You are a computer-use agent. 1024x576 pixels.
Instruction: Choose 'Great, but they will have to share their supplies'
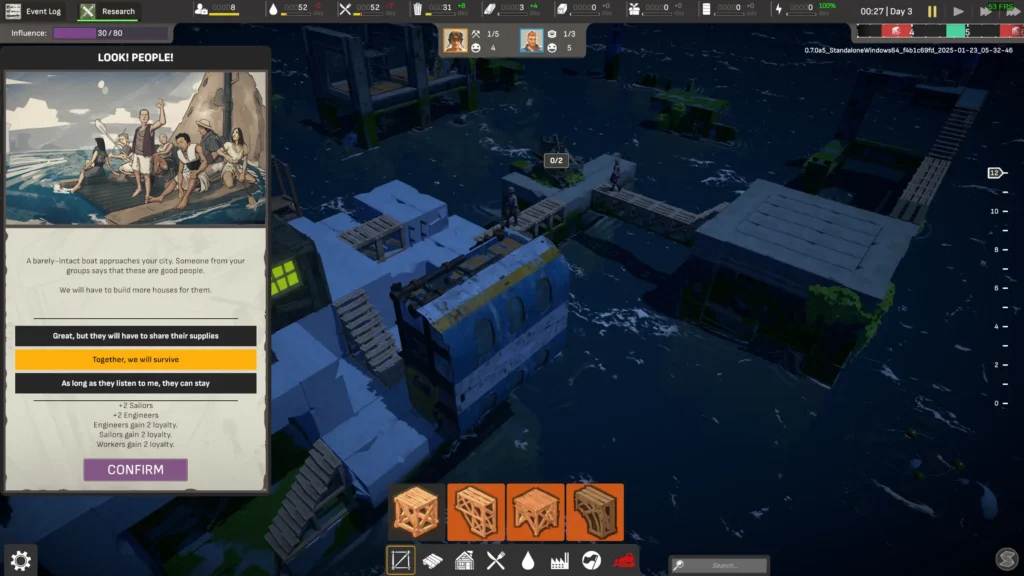pyautogui.click(x=135, y=336)
